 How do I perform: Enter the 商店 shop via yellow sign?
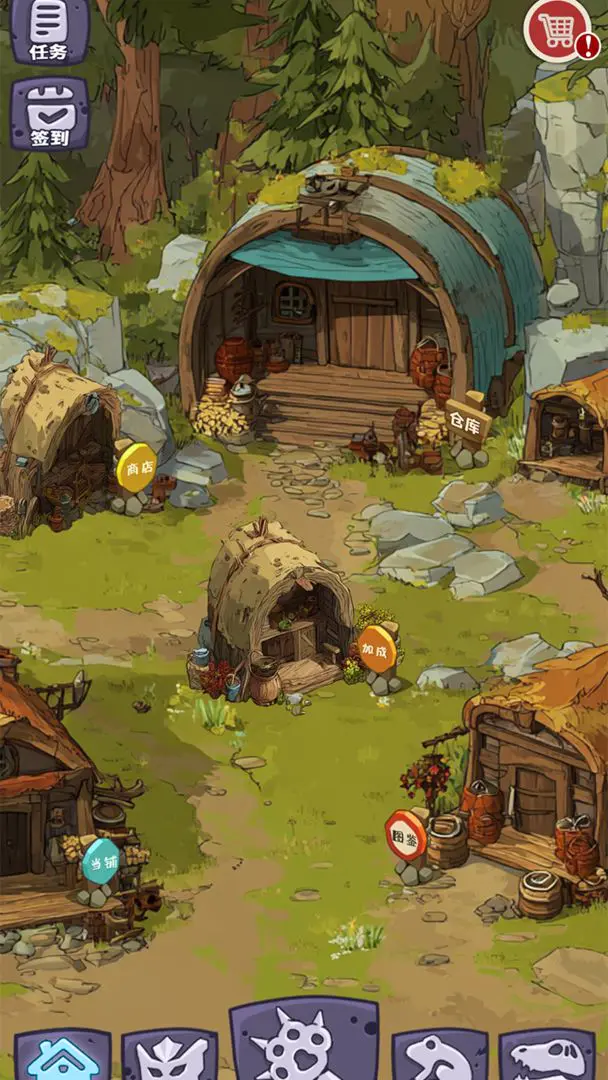137,468
